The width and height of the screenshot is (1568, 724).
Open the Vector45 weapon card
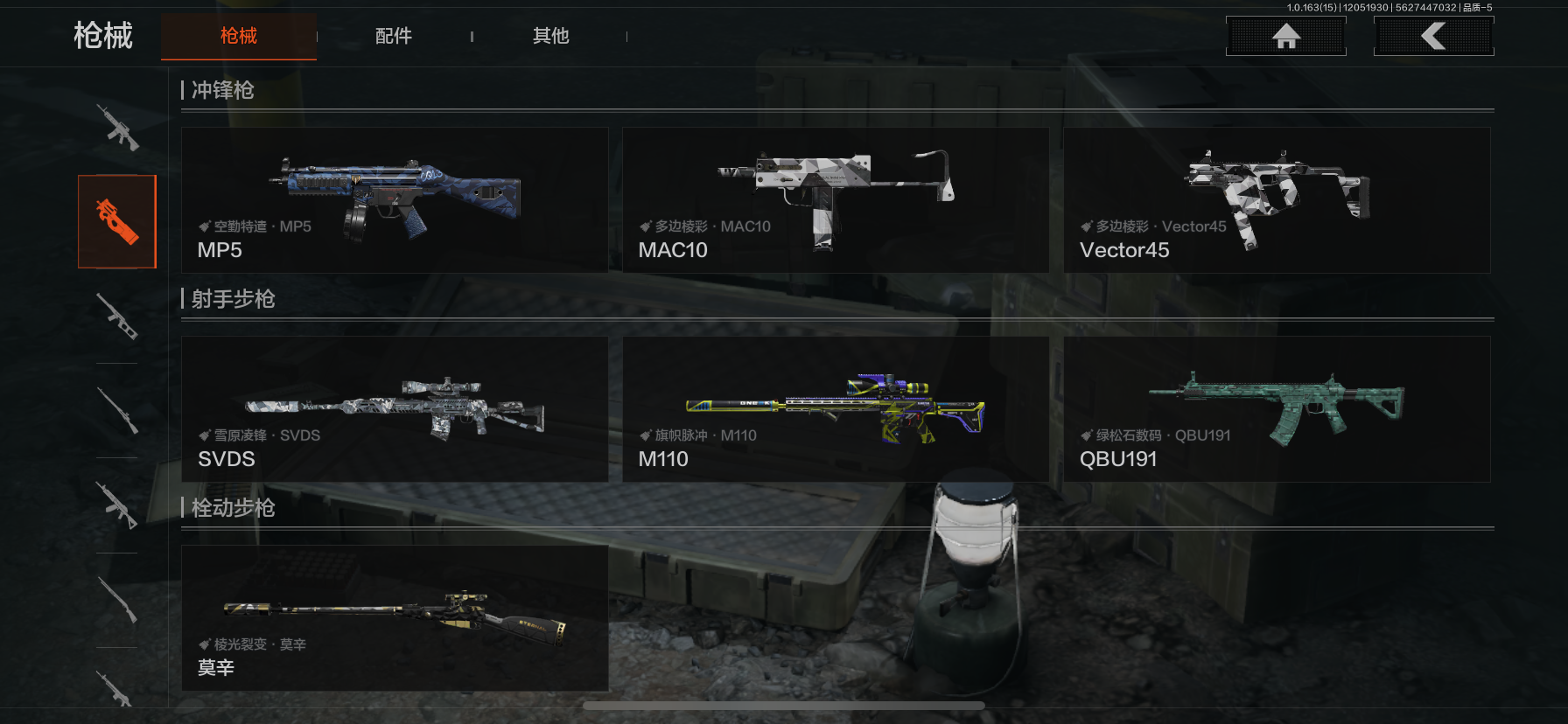(1277, 200)
